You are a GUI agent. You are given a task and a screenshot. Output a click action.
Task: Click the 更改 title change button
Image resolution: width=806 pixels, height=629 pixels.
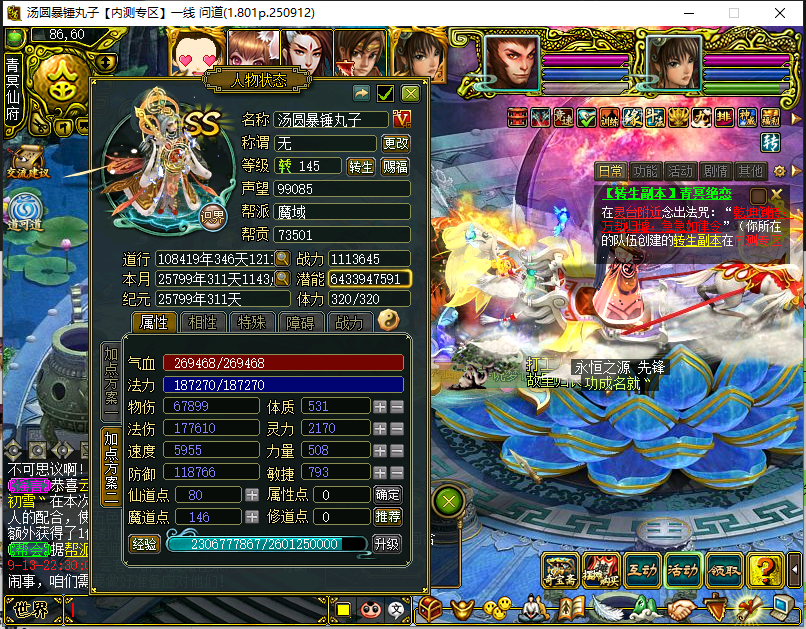tap(396, 143)
